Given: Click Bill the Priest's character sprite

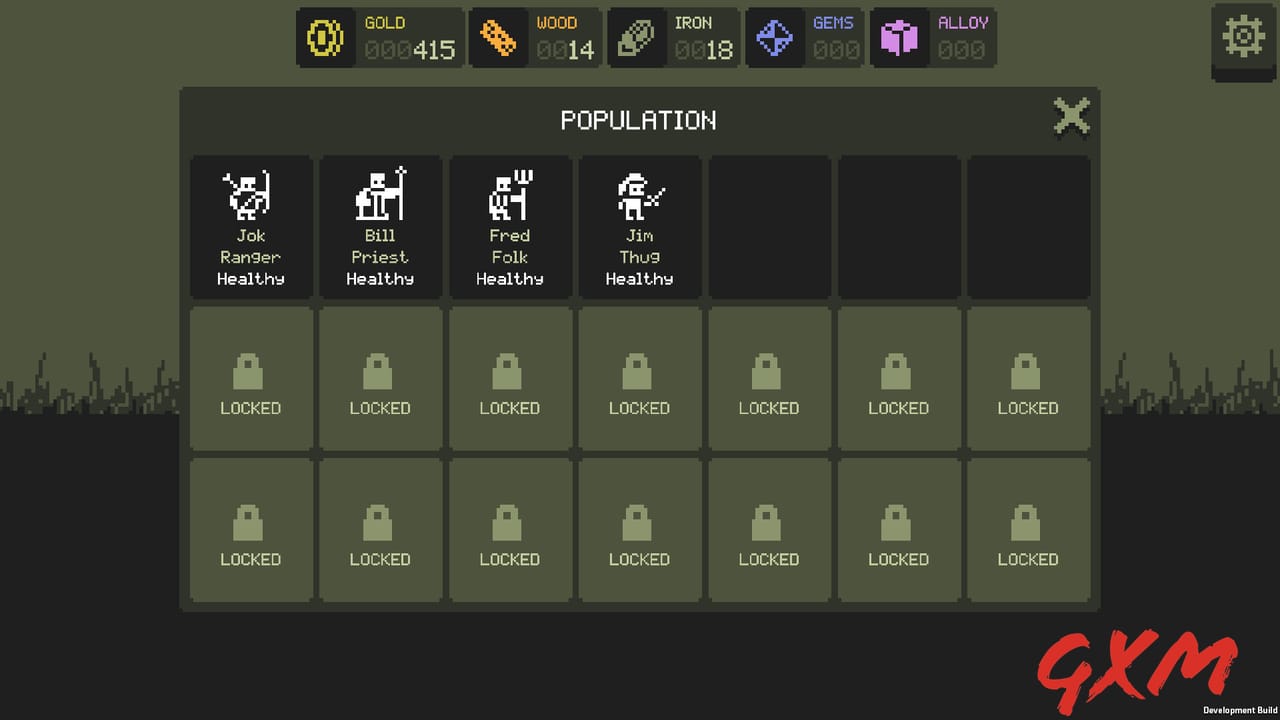Looking at the screenshot, I should pos(380,193).
